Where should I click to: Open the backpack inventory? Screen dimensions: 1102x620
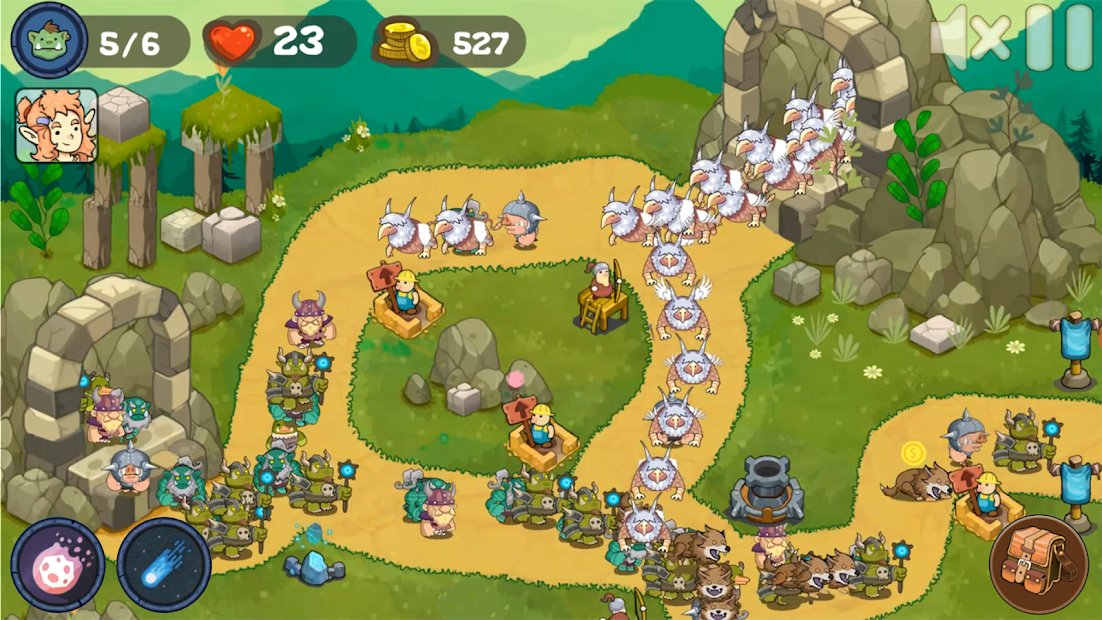pyautogui.click(x=1038, y=565)
